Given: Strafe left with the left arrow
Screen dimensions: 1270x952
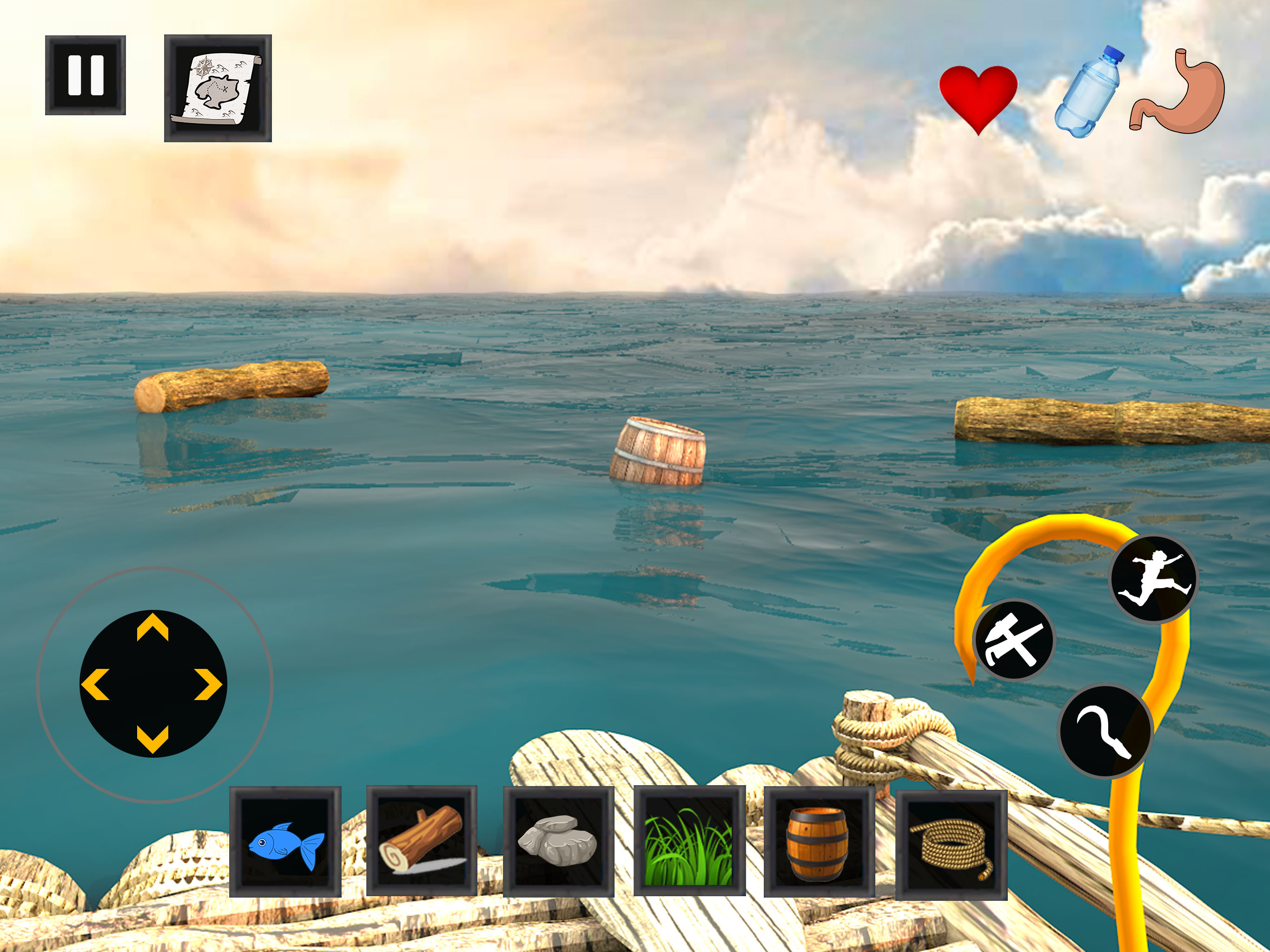Looking at the screenshot, I should [x=95, y=684].
